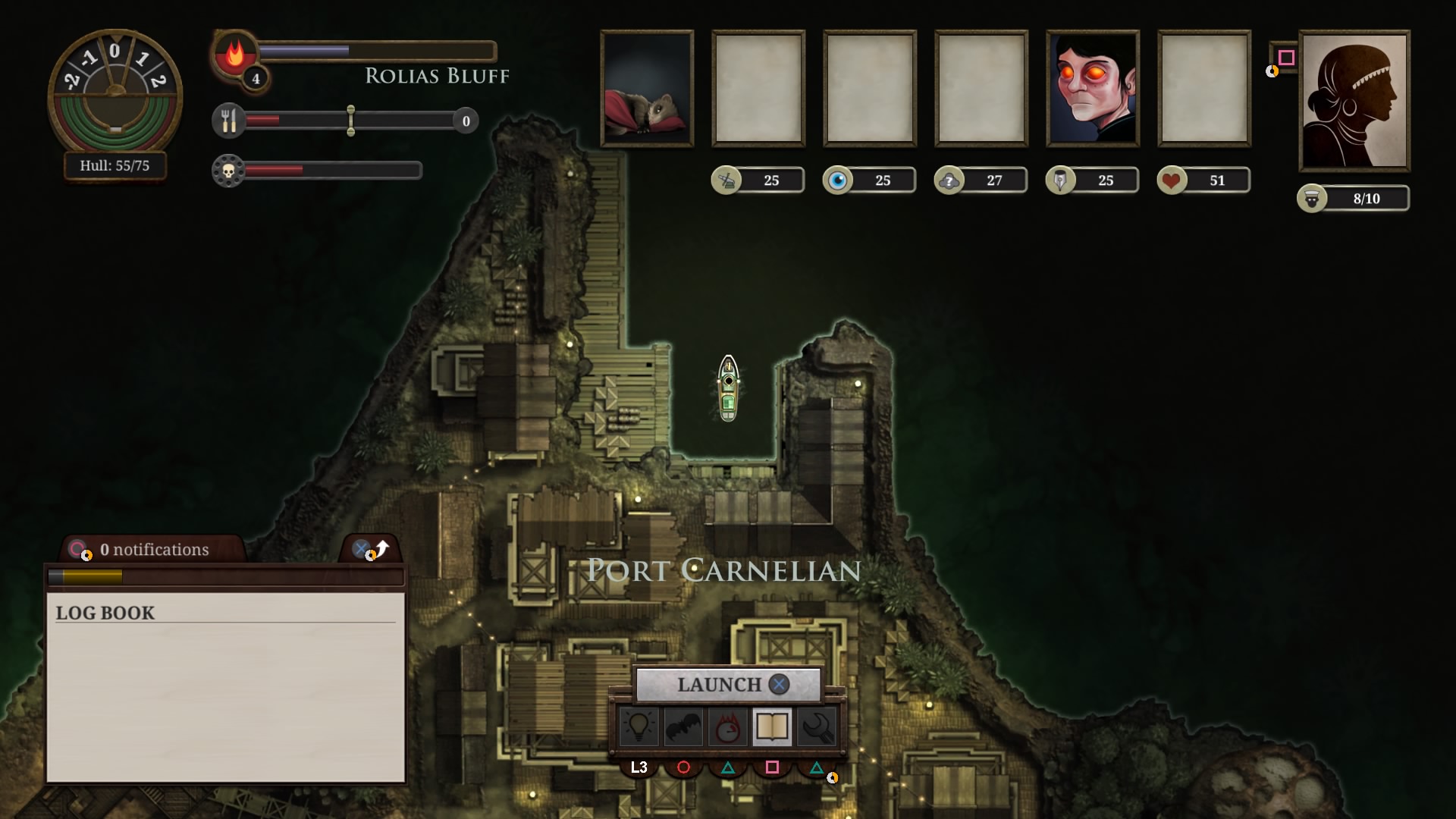
Task: Activate the Full Power engine gauge icon
Action: tap(728, 726)
